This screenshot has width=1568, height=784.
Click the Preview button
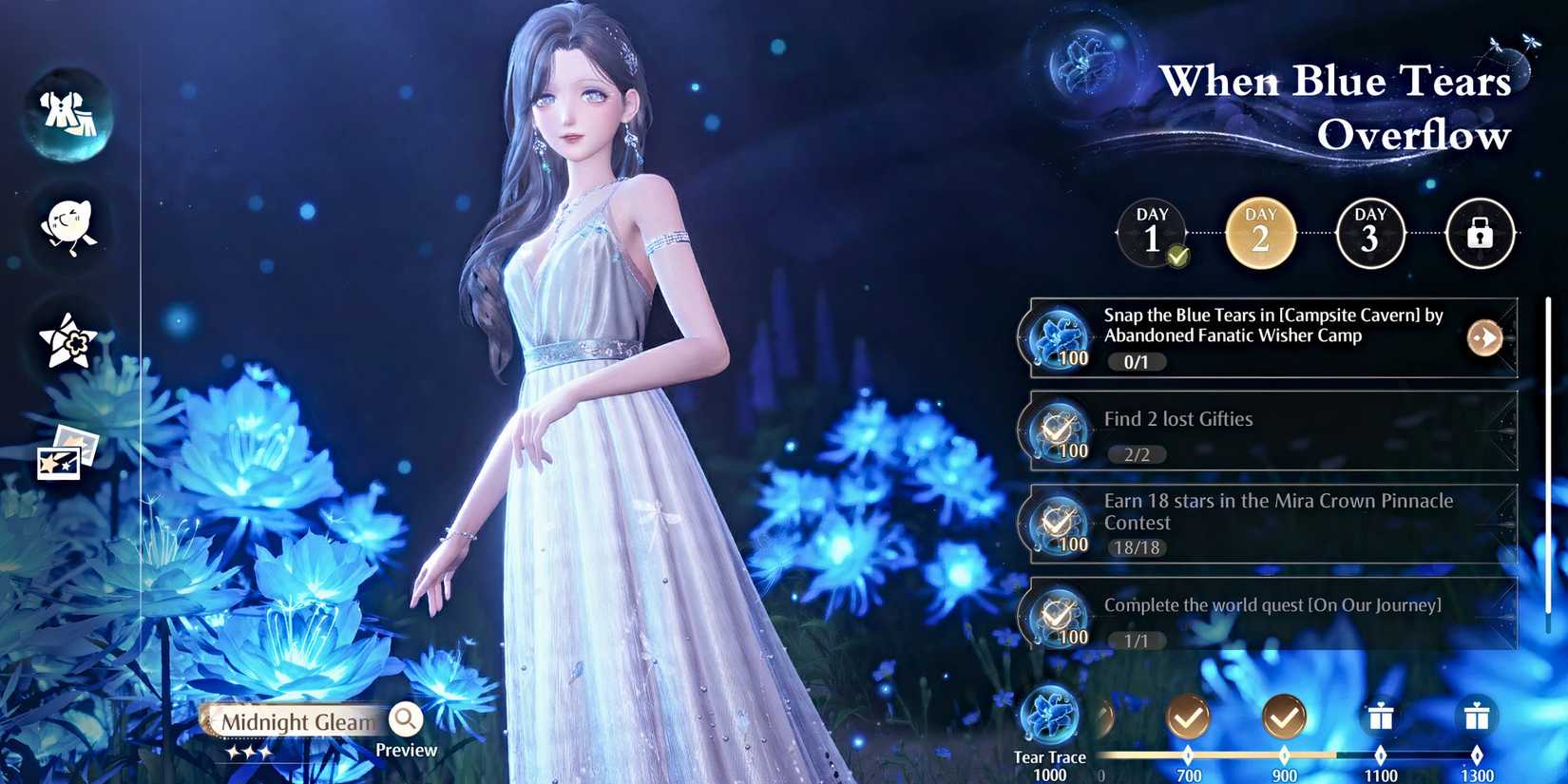(407, 750)
